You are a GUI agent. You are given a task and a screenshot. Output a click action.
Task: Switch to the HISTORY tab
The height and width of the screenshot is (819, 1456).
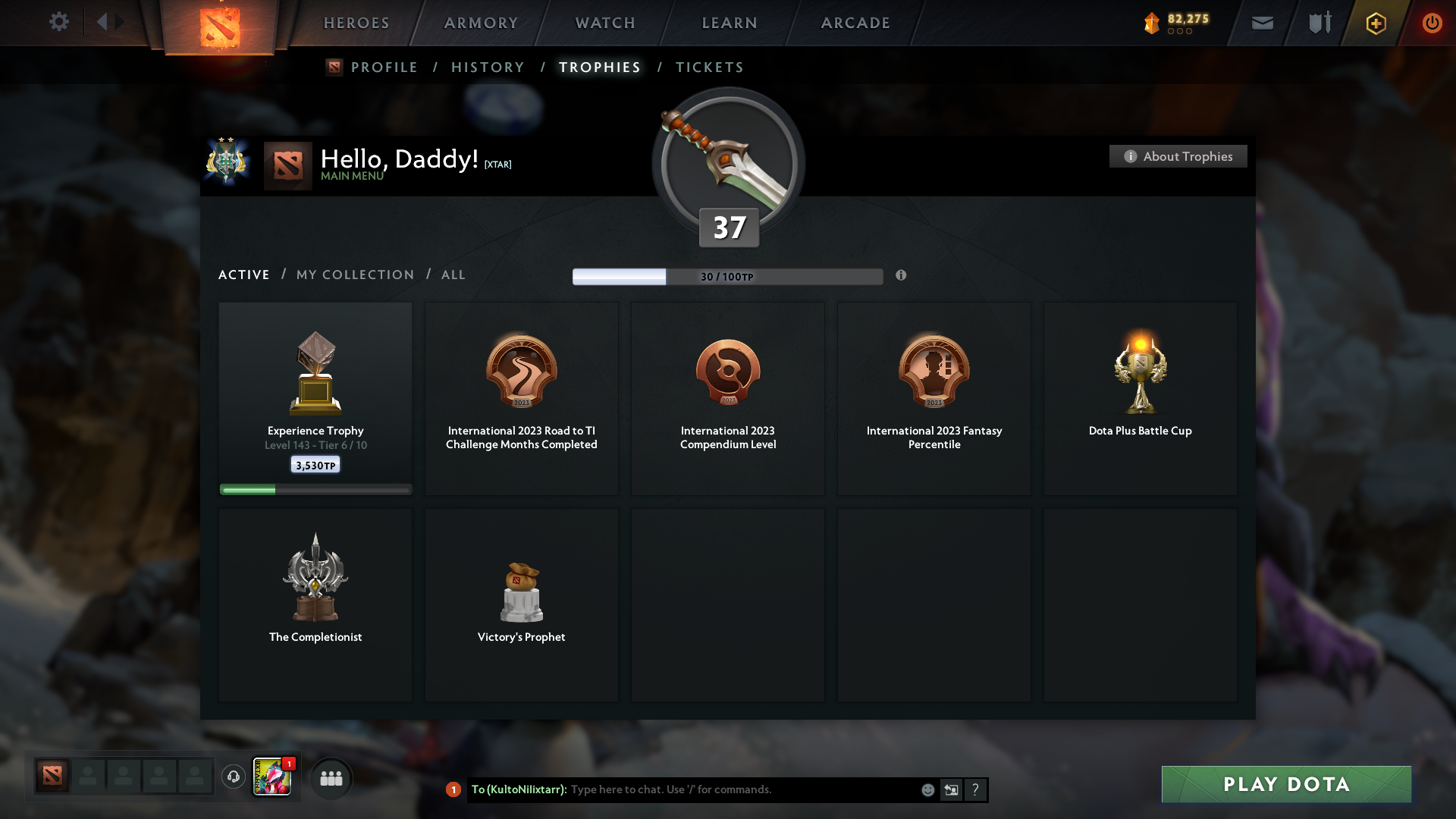pos(487,67)
